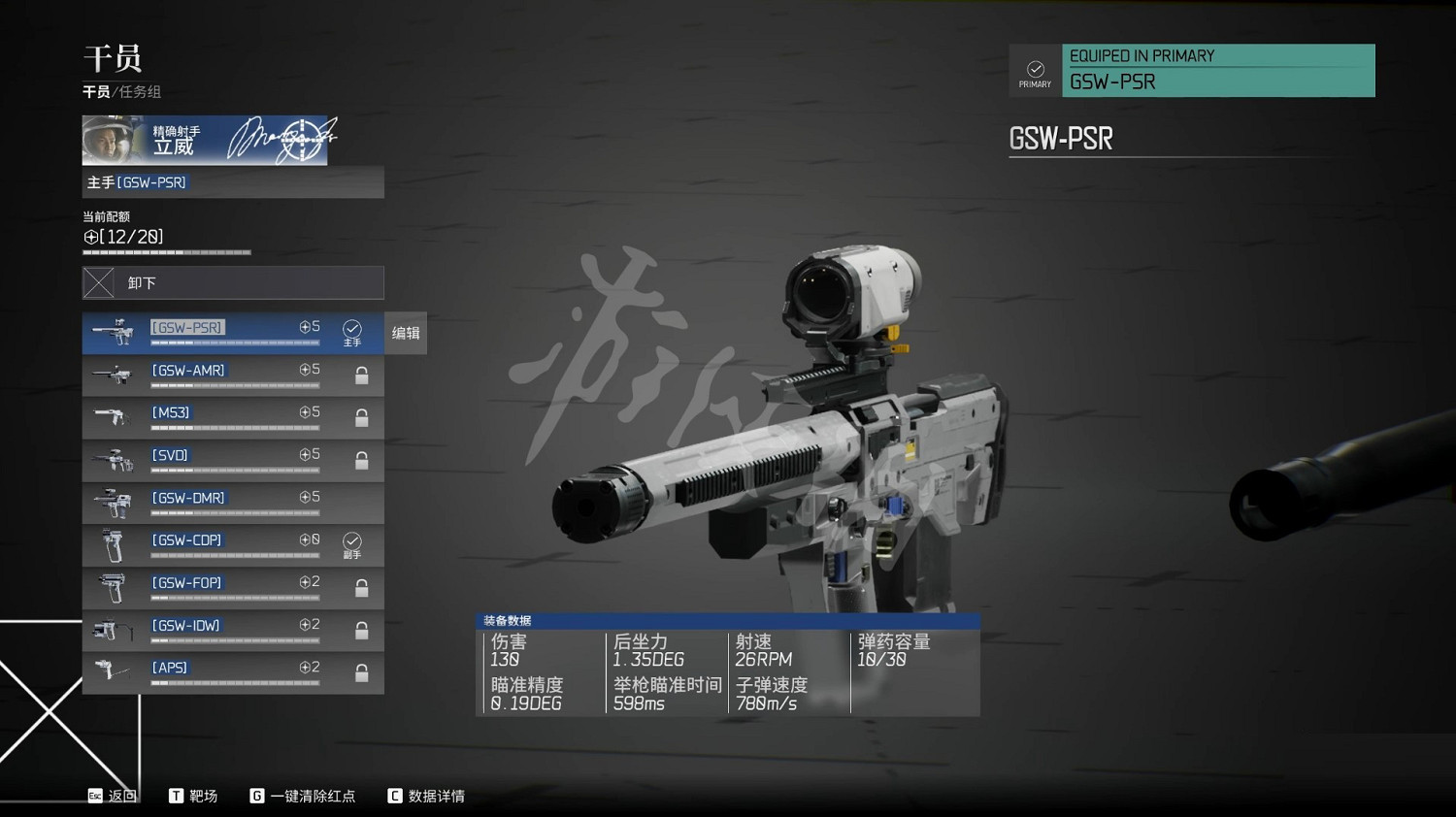Screen dimensions: 1456x817
Task: Select the GSW-FOP pistol row
Action: (233, 588)
